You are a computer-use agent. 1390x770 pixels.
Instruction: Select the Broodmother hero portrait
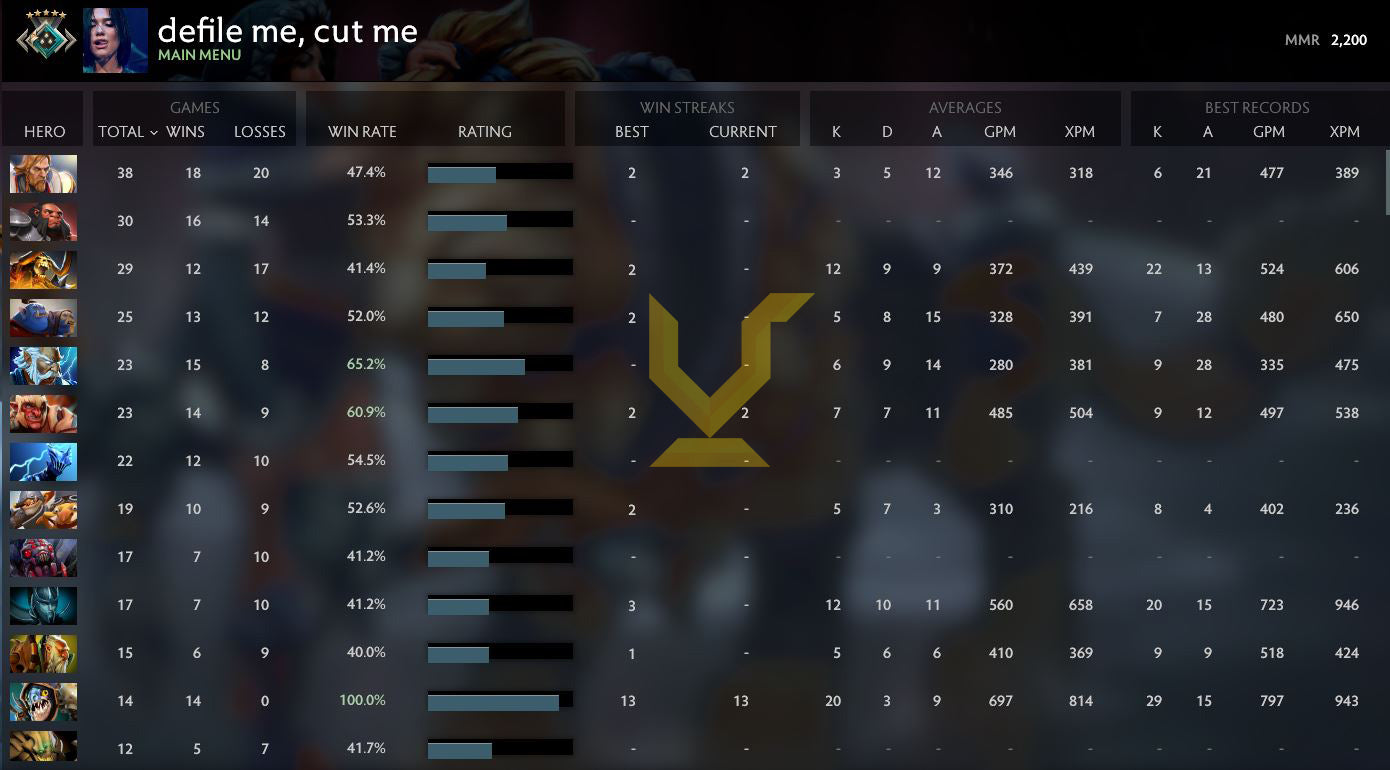point(43,557)
